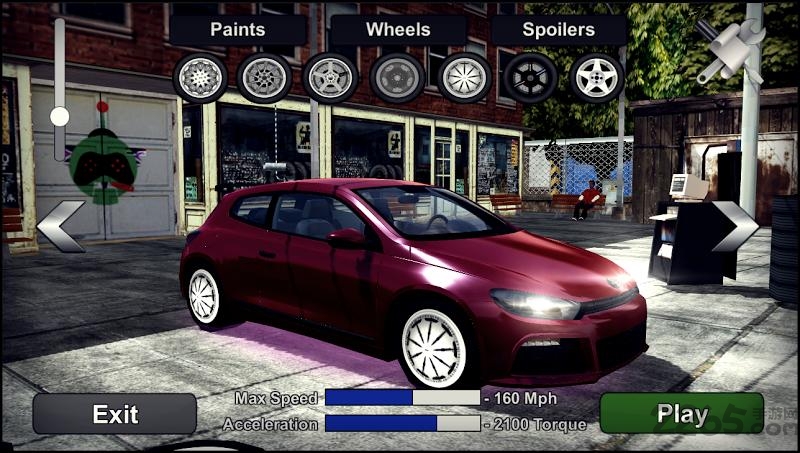Viewport: 800px width, 453px height.
Task: Show the previous car with left arrow
Action: tap(61, 226)
